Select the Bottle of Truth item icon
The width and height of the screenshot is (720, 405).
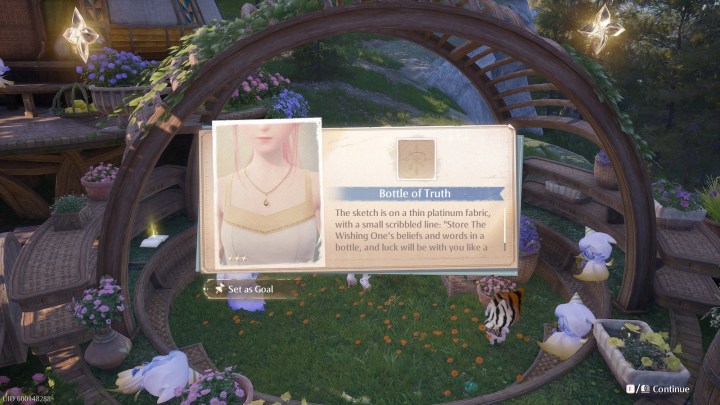(416, 158)
